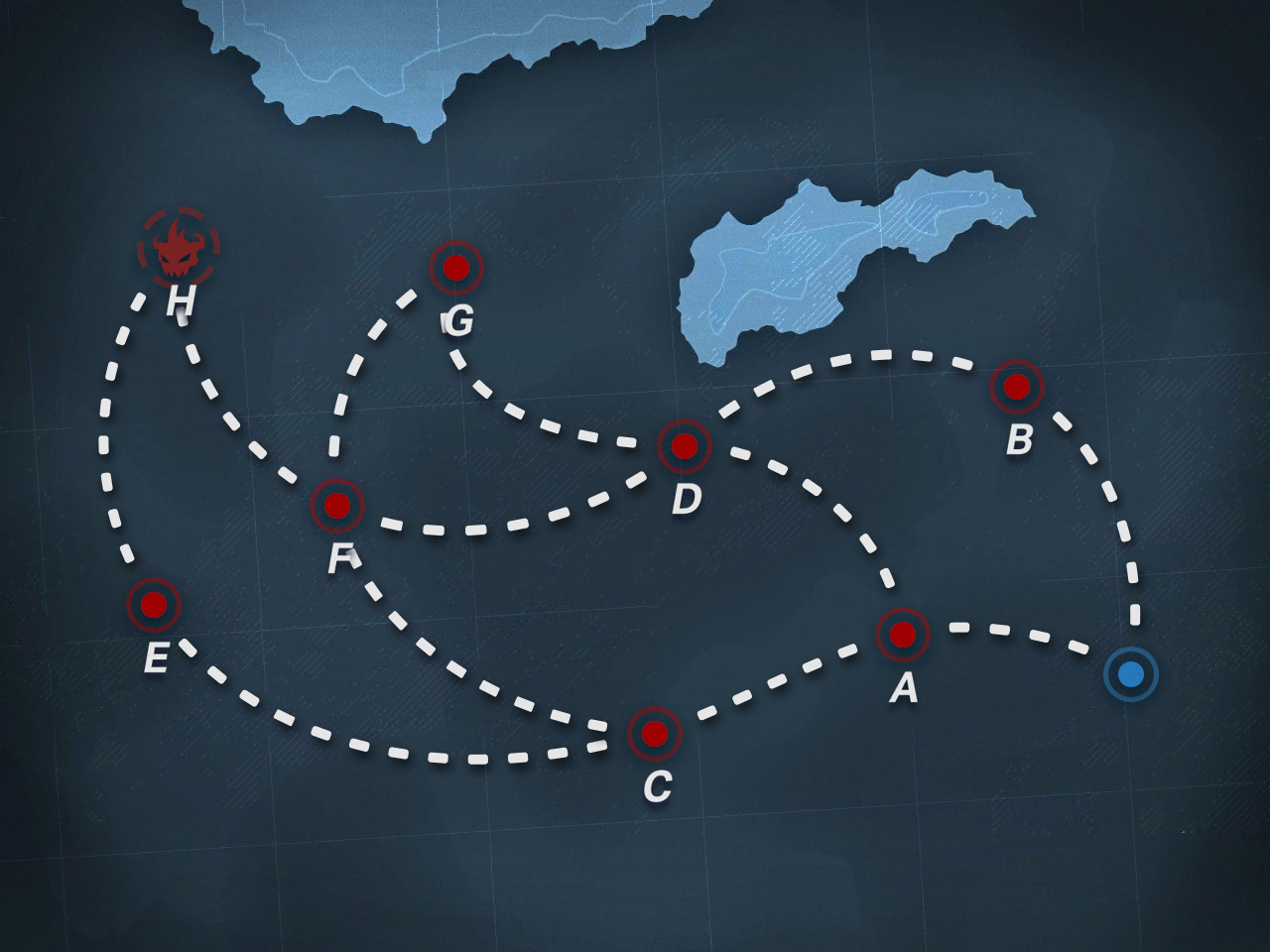The image size is (1270, 952).
Task: Click the blue starting point marker
Action: (x=1130, y=675)
